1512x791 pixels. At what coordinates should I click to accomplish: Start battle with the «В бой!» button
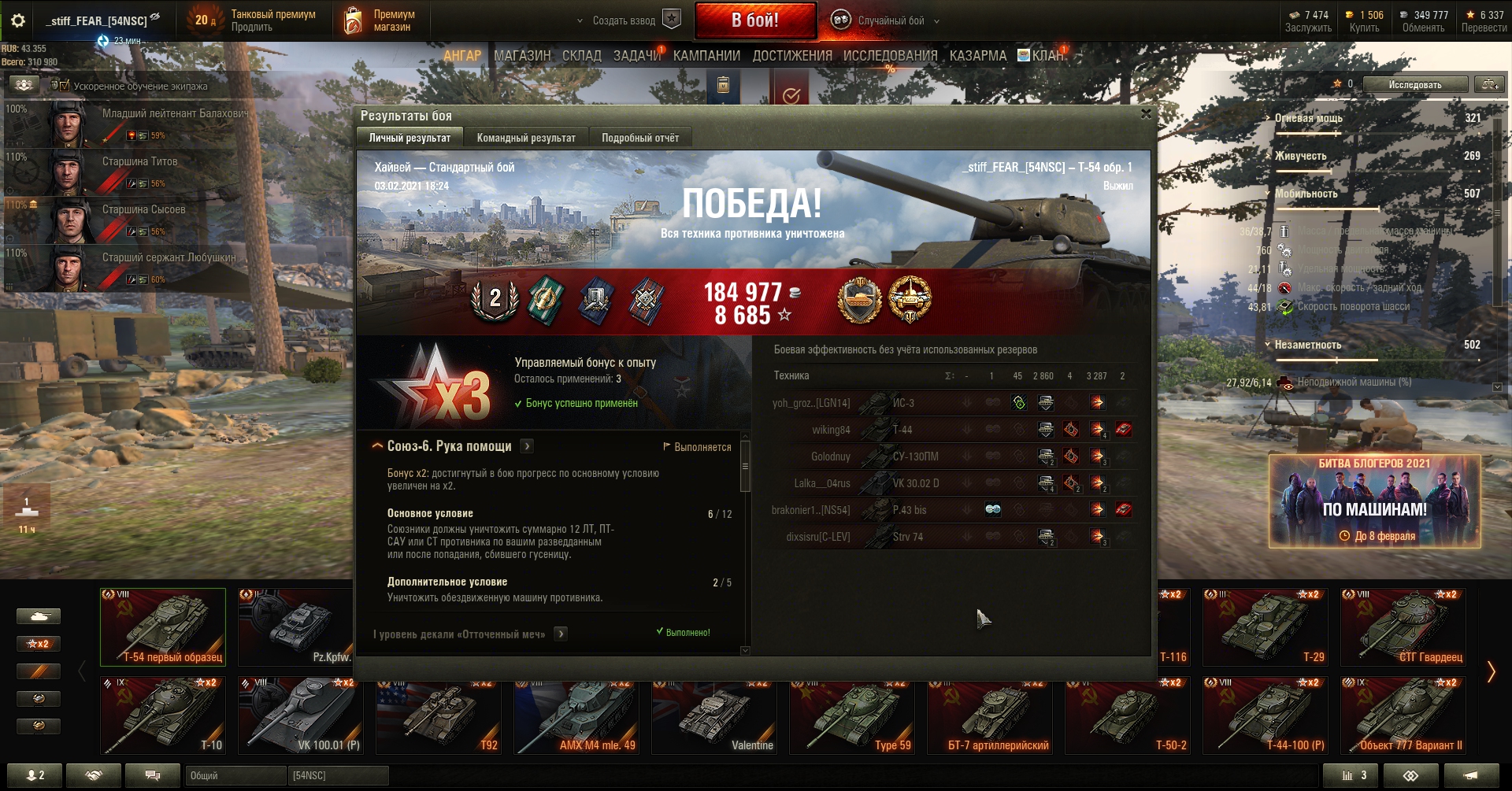pos(754,20)
